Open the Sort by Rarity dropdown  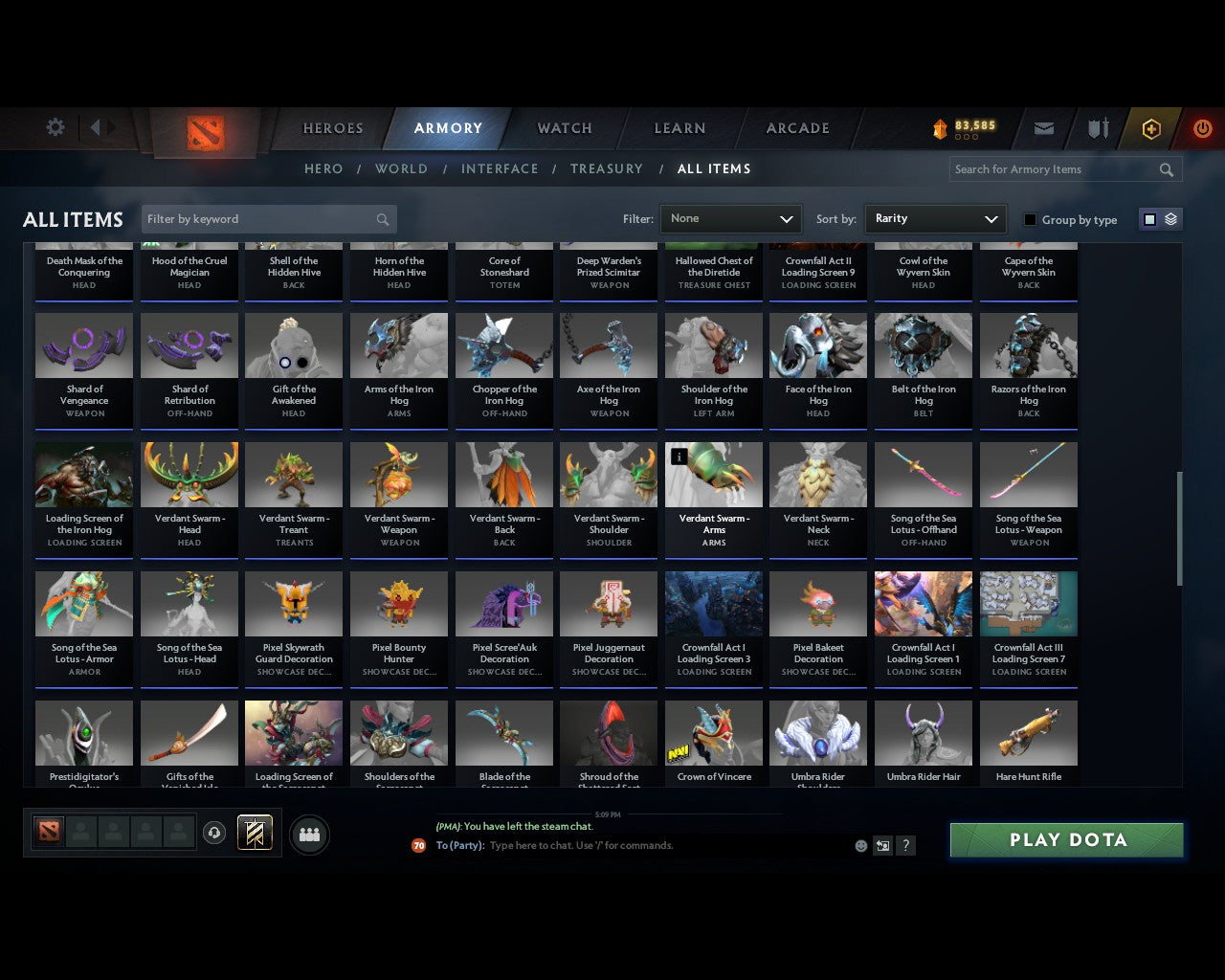coord(935,218)
